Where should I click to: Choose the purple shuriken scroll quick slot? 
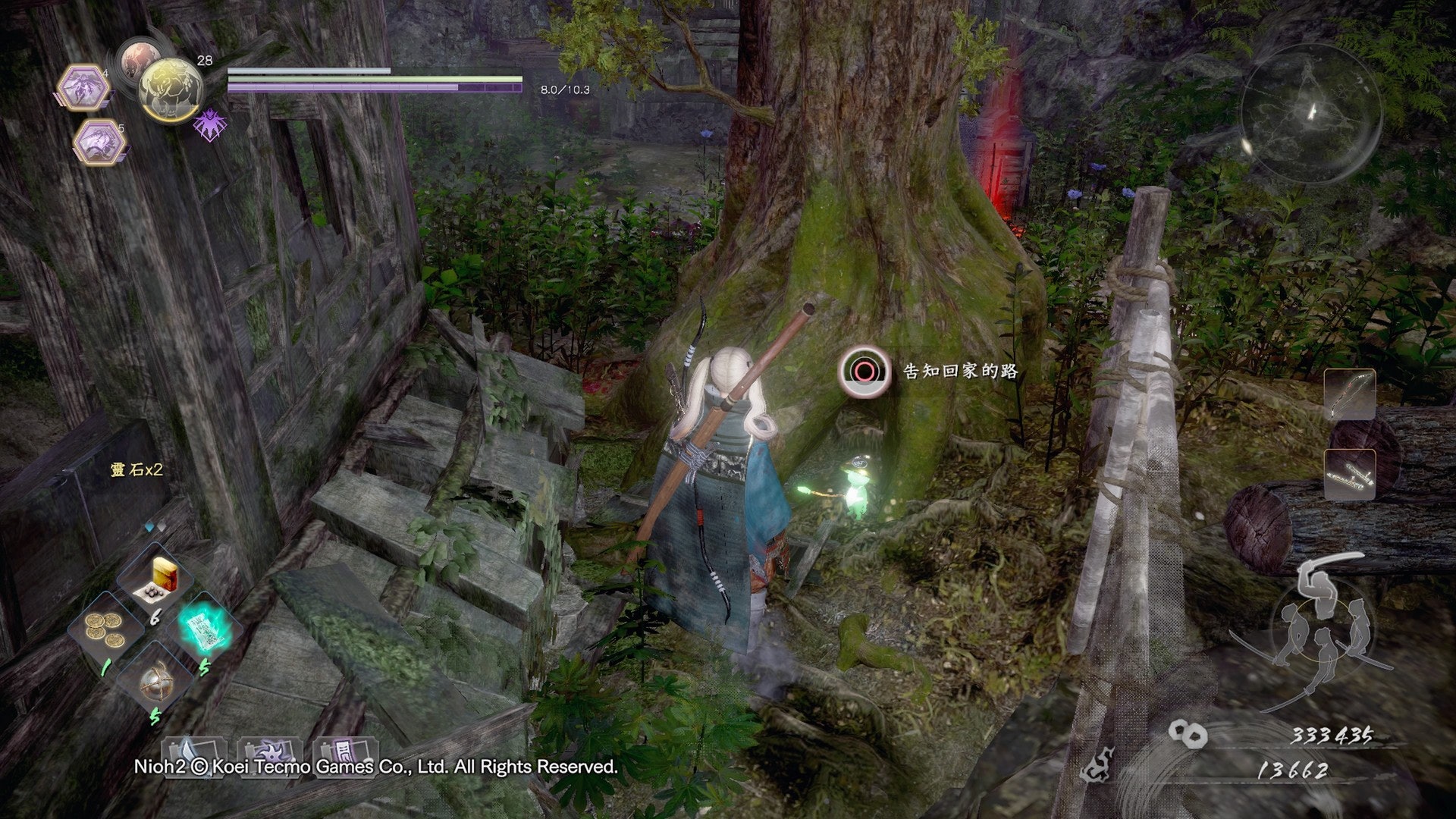(x=269, y=753)
